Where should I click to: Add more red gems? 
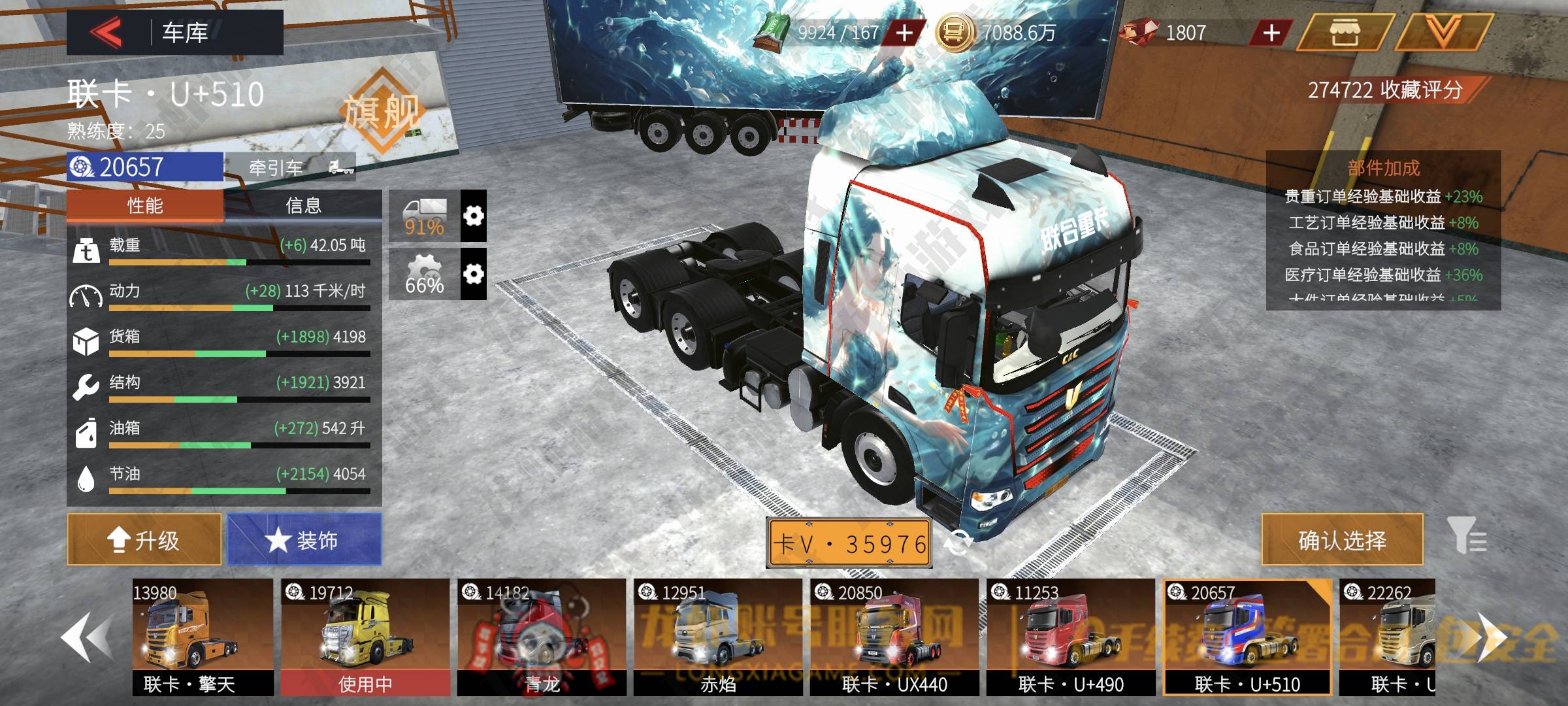pos(1271,33)
